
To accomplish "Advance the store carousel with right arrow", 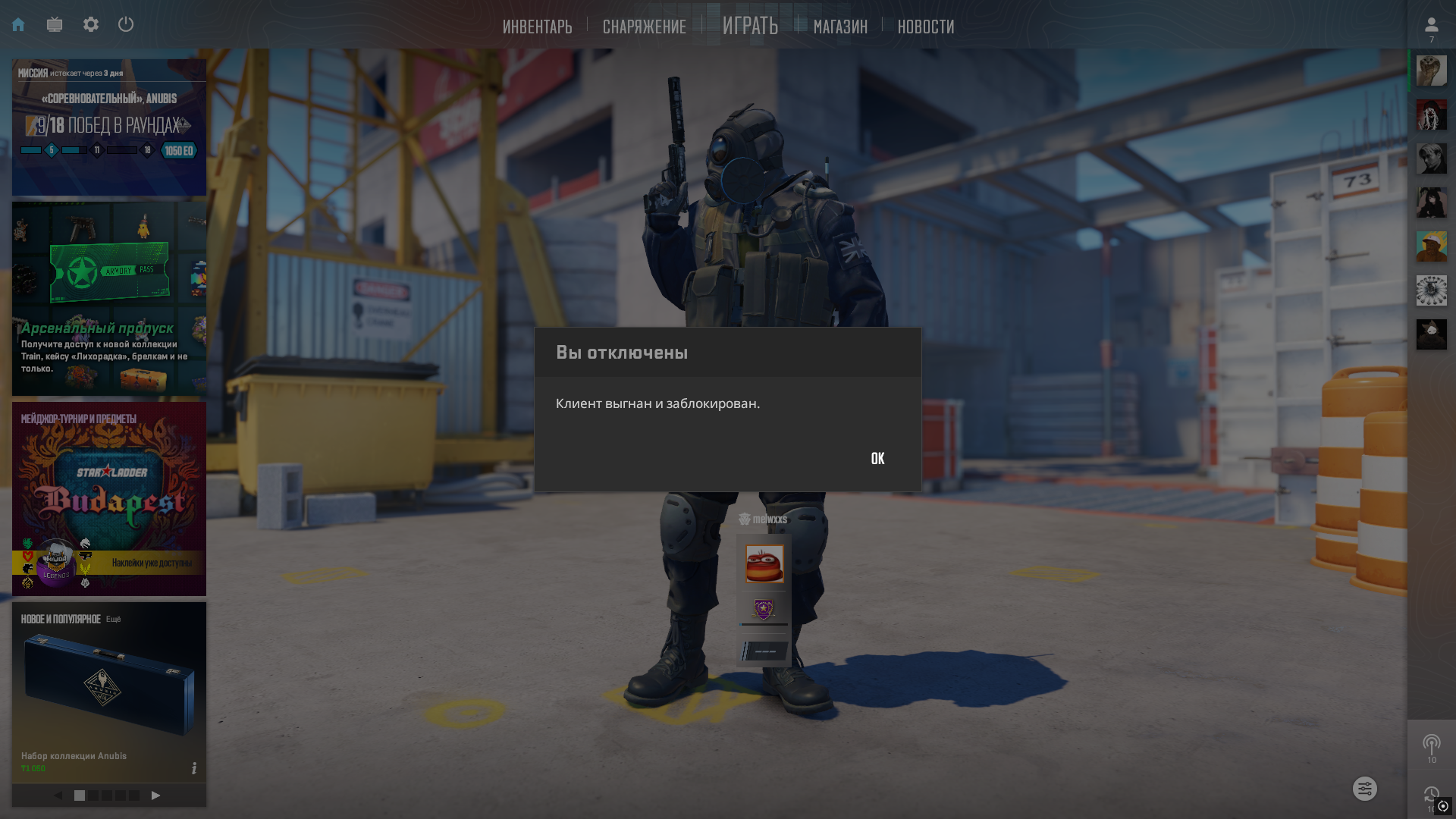I will [x=155, y=795].
